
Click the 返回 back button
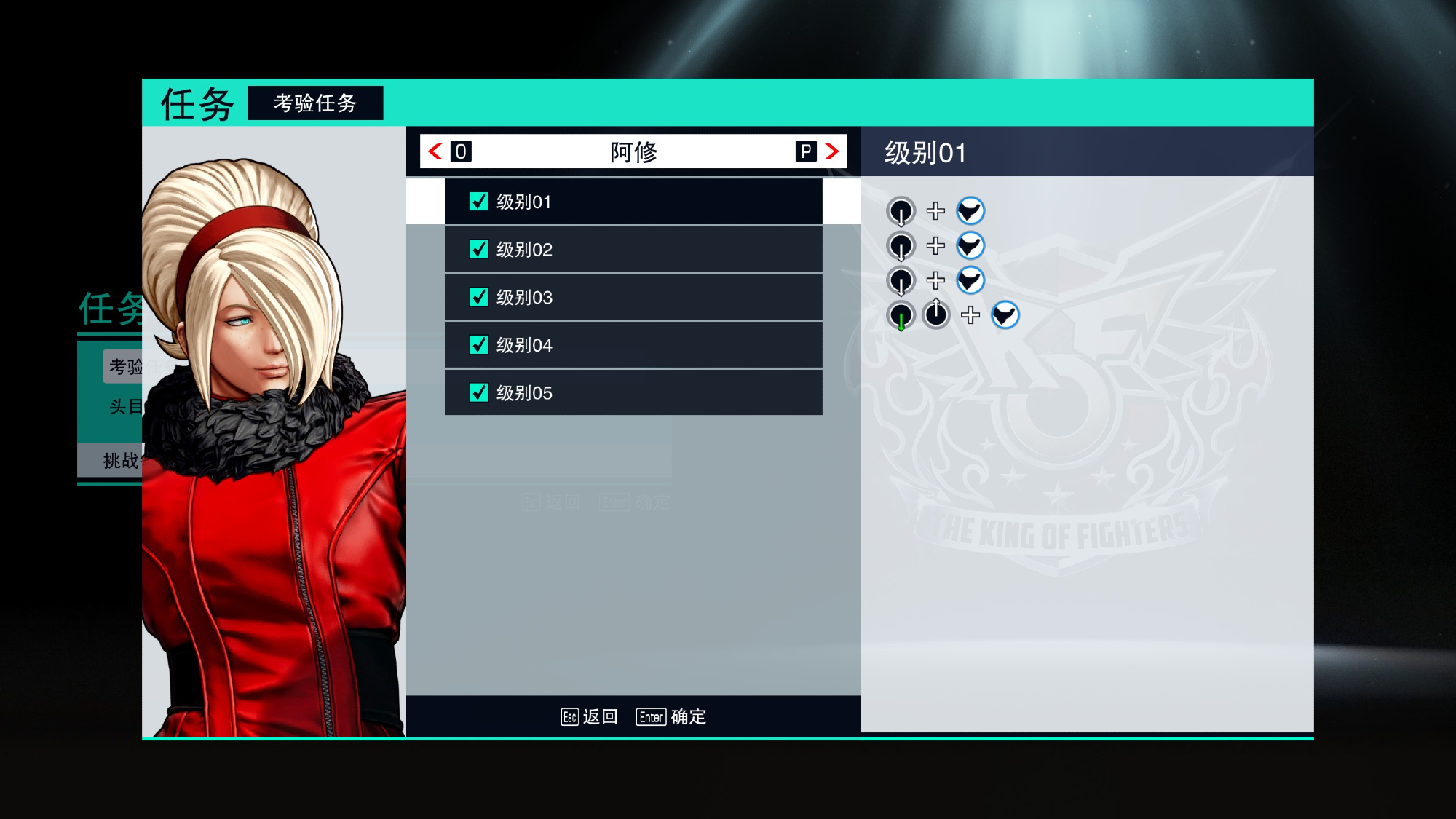point(590,717)
